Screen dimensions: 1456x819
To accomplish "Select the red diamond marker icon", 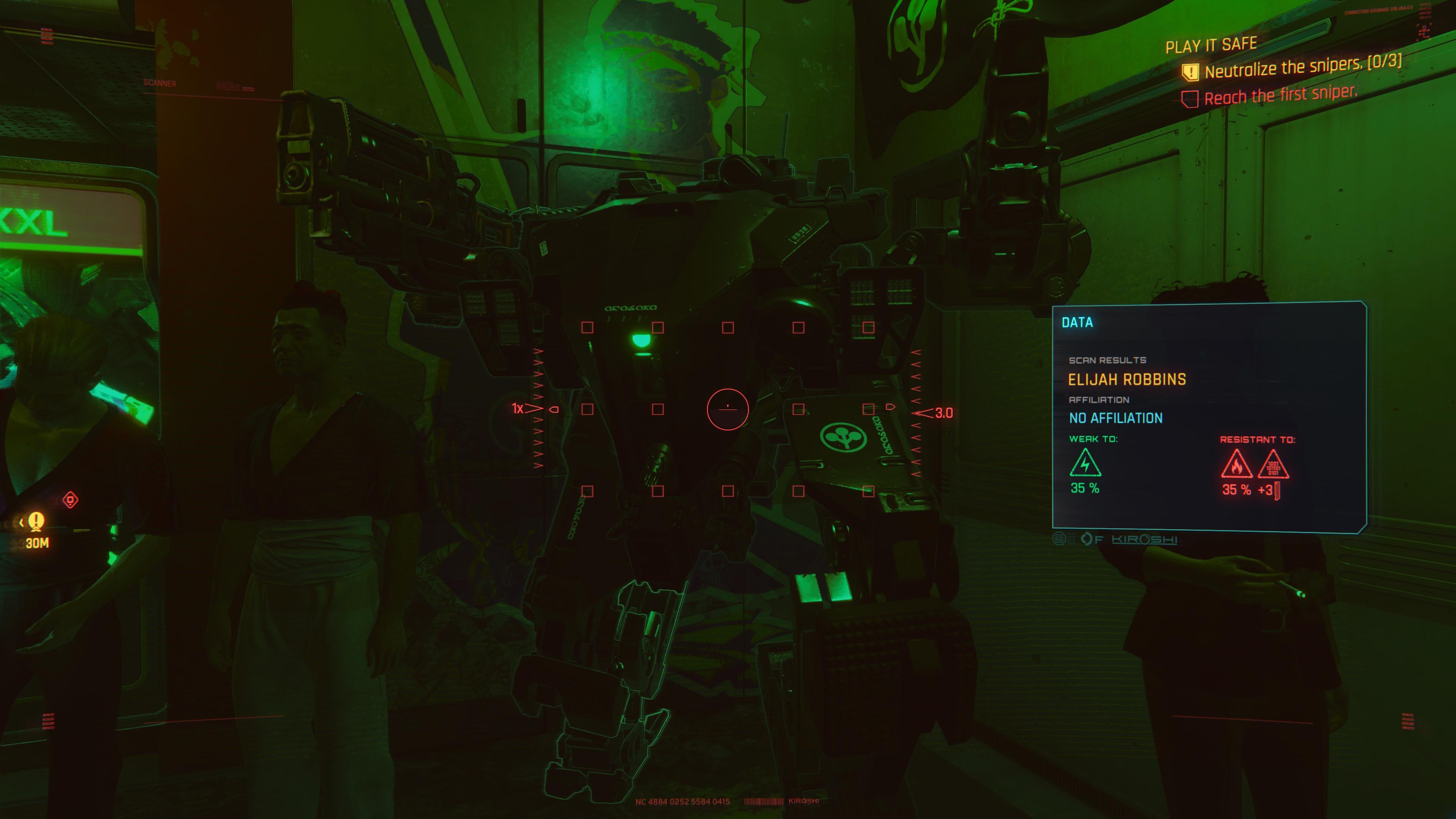I will [x=70, y=500].
